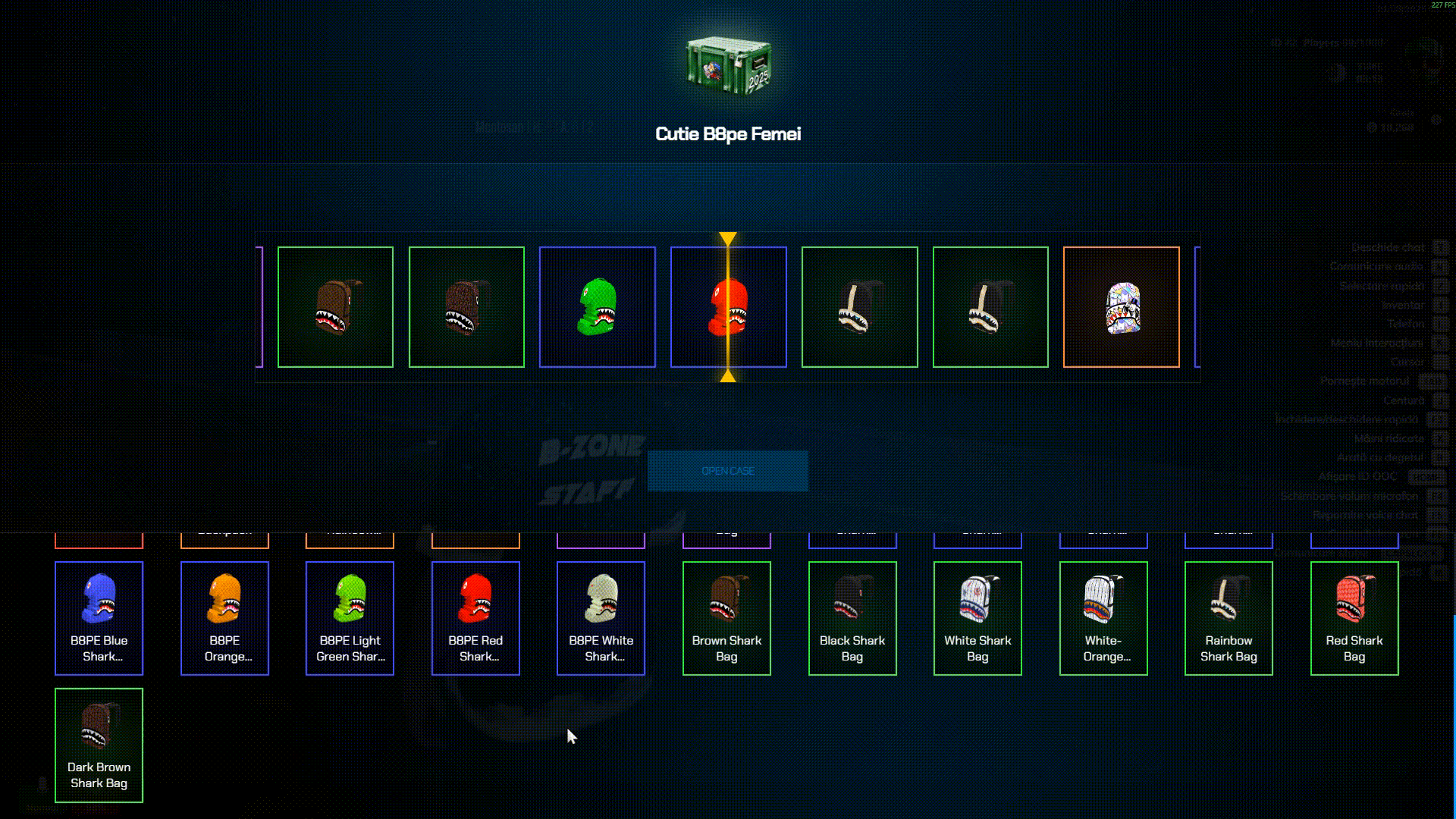
Task: Pick the Black Shark Bag card
Action: (852, 618)
